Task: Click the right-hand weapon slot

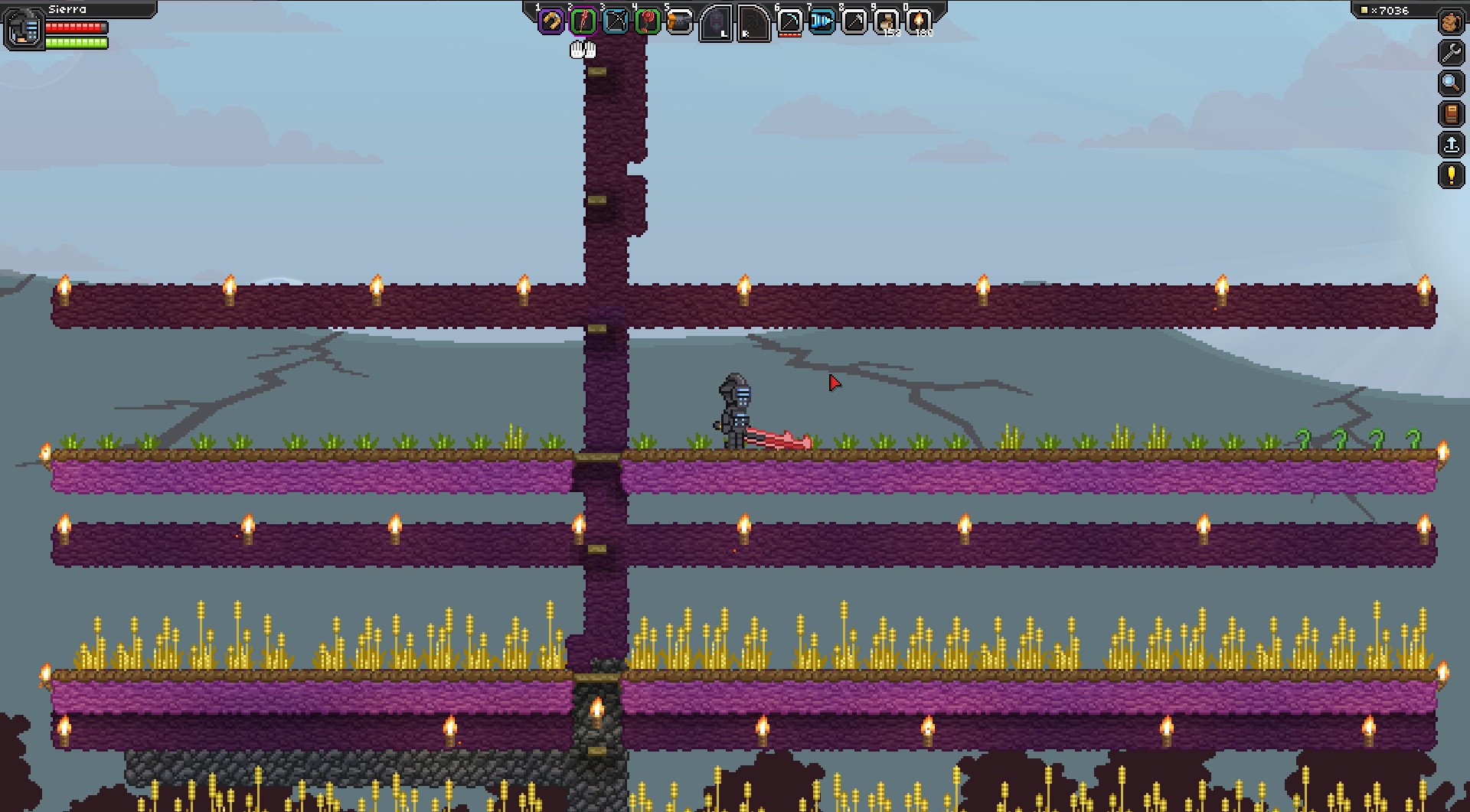Action: pos(753,23)
